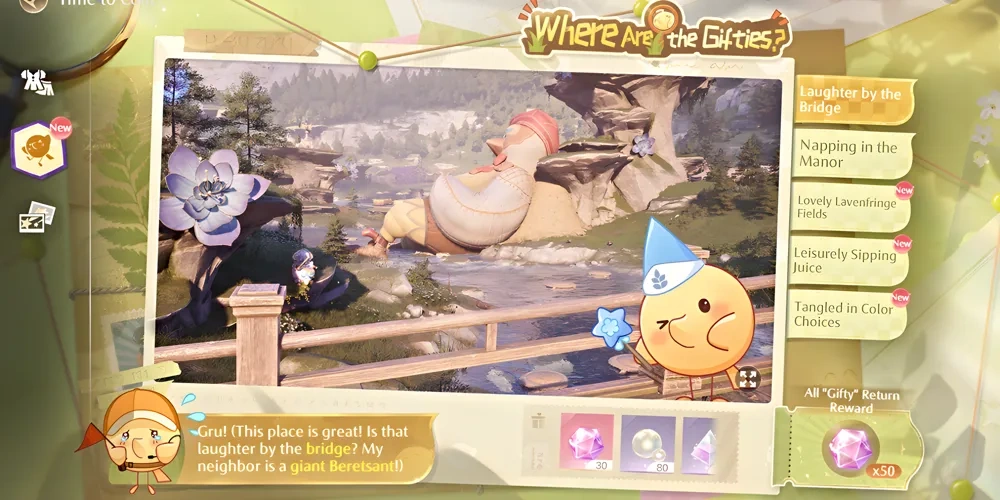Open the outfit clothes icon
This screenshot has height=500, width=1000.
(38, 84)
